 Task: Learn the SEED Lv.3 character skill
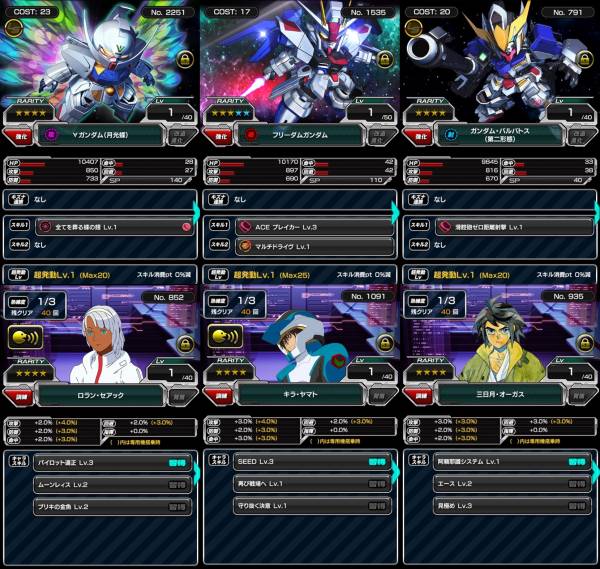pyautogui.click(x=377, y=463)
